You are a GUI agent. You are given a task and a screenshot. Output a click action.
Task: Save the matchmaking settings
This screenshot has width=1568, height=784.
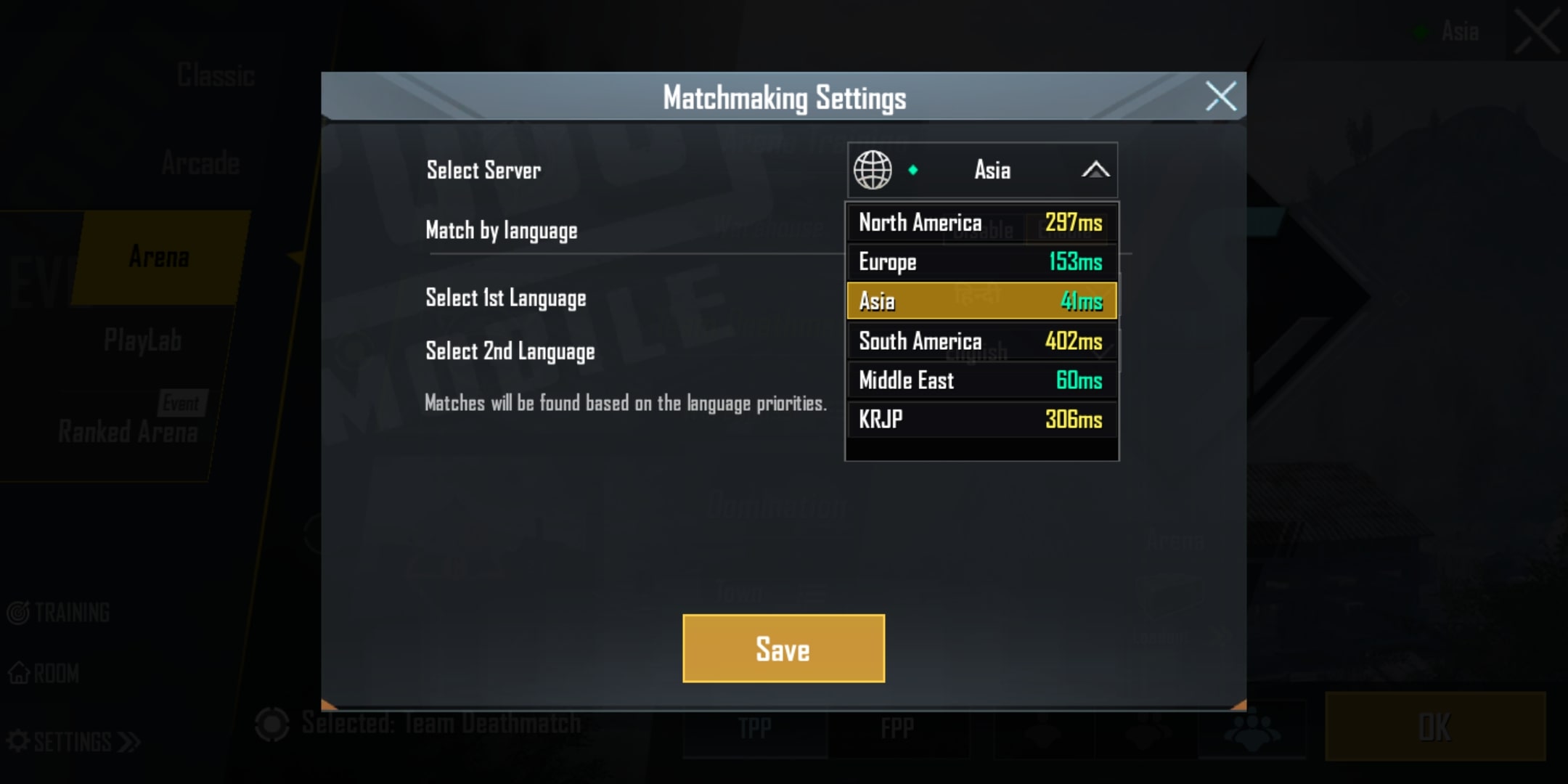click(783, 648)
